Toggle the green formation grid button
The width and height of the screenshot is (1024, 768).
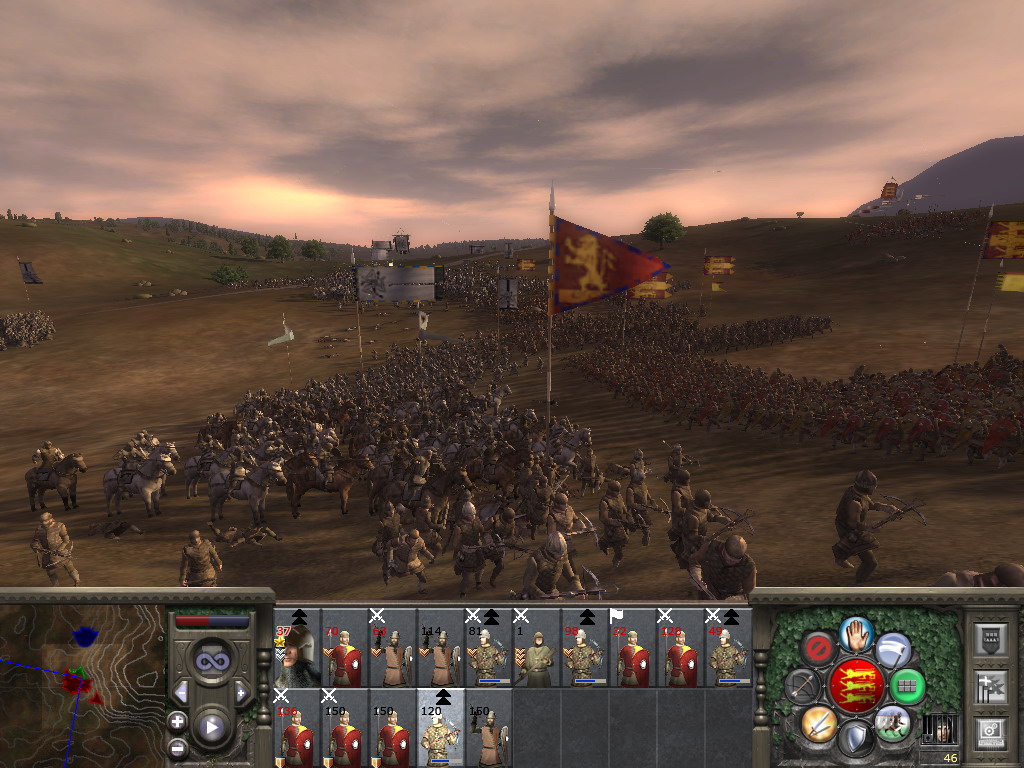907,686
